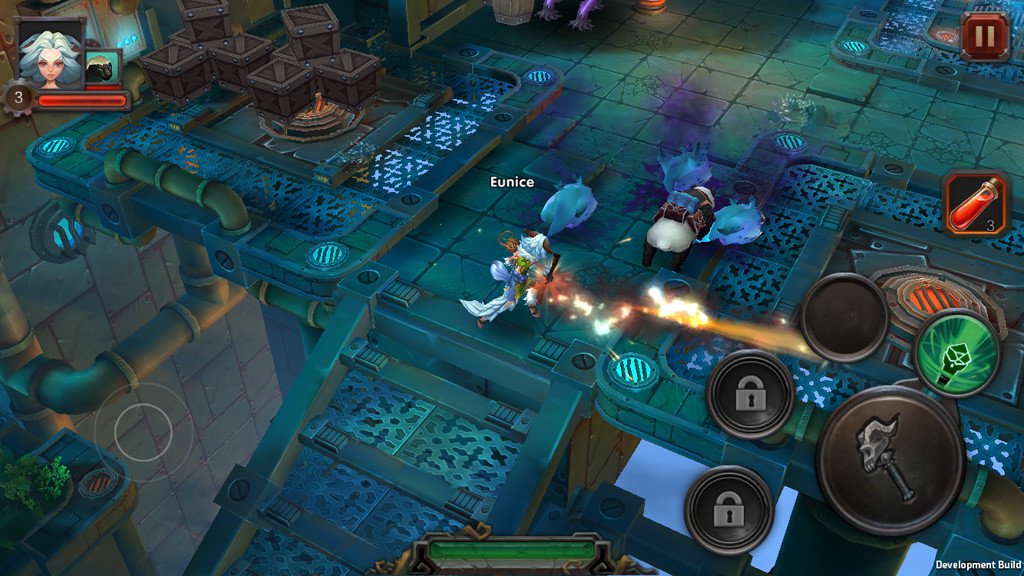
Task: Touch the virtual joystick circle
Action: click(x=143, y=431)
